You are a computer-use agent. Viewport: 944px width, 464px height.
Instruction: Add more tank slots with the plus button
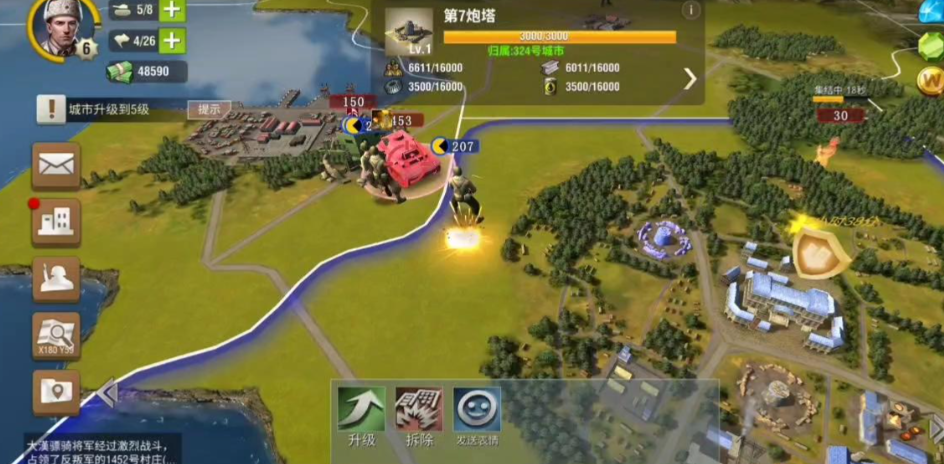point(172,10)
